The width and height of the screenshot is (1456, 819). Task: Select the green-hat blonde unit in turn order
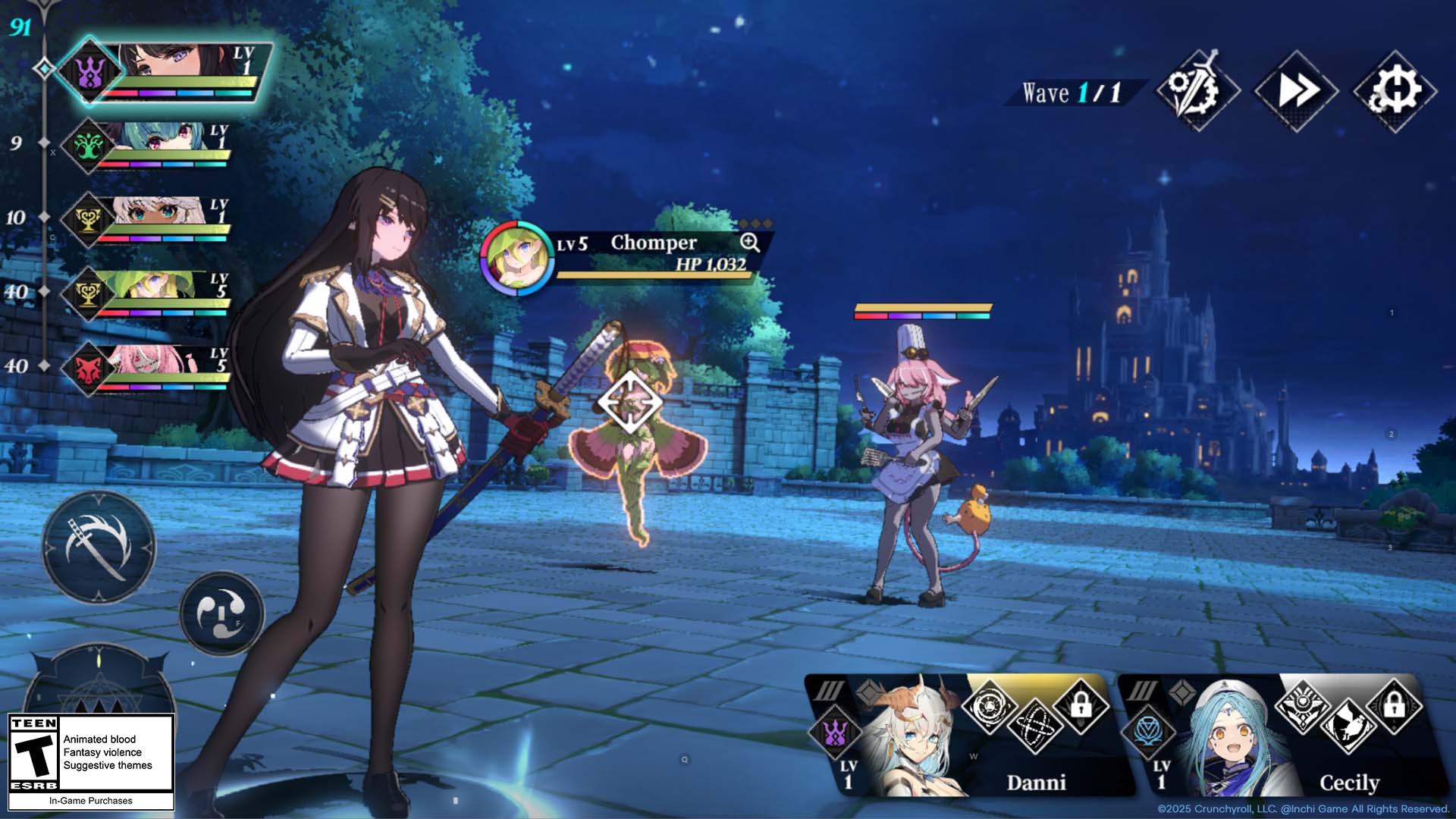pyautogui.click(x=152, y=293)
